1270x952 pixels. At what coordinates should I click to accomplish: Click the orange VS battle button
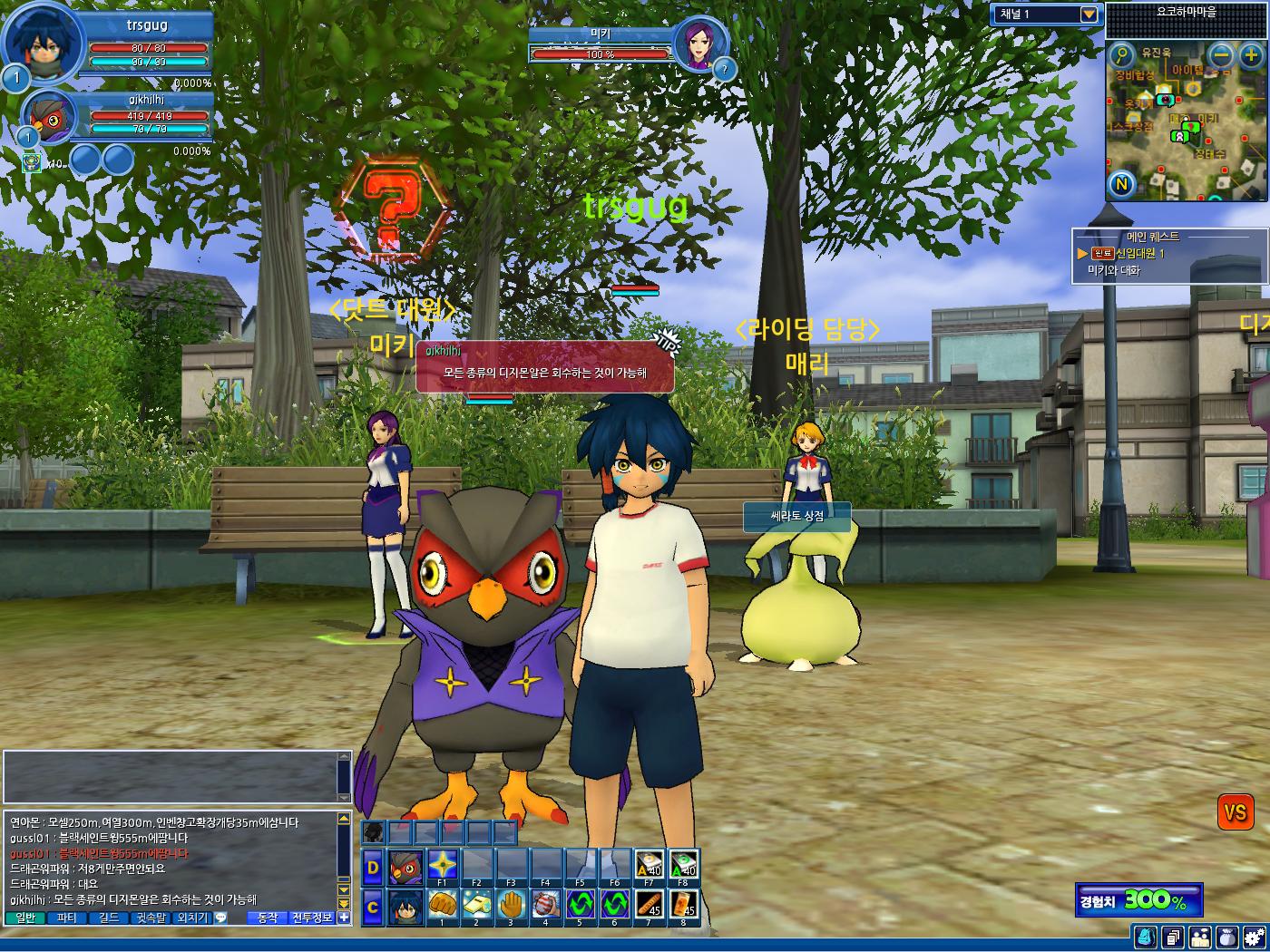click(1235, 812)
